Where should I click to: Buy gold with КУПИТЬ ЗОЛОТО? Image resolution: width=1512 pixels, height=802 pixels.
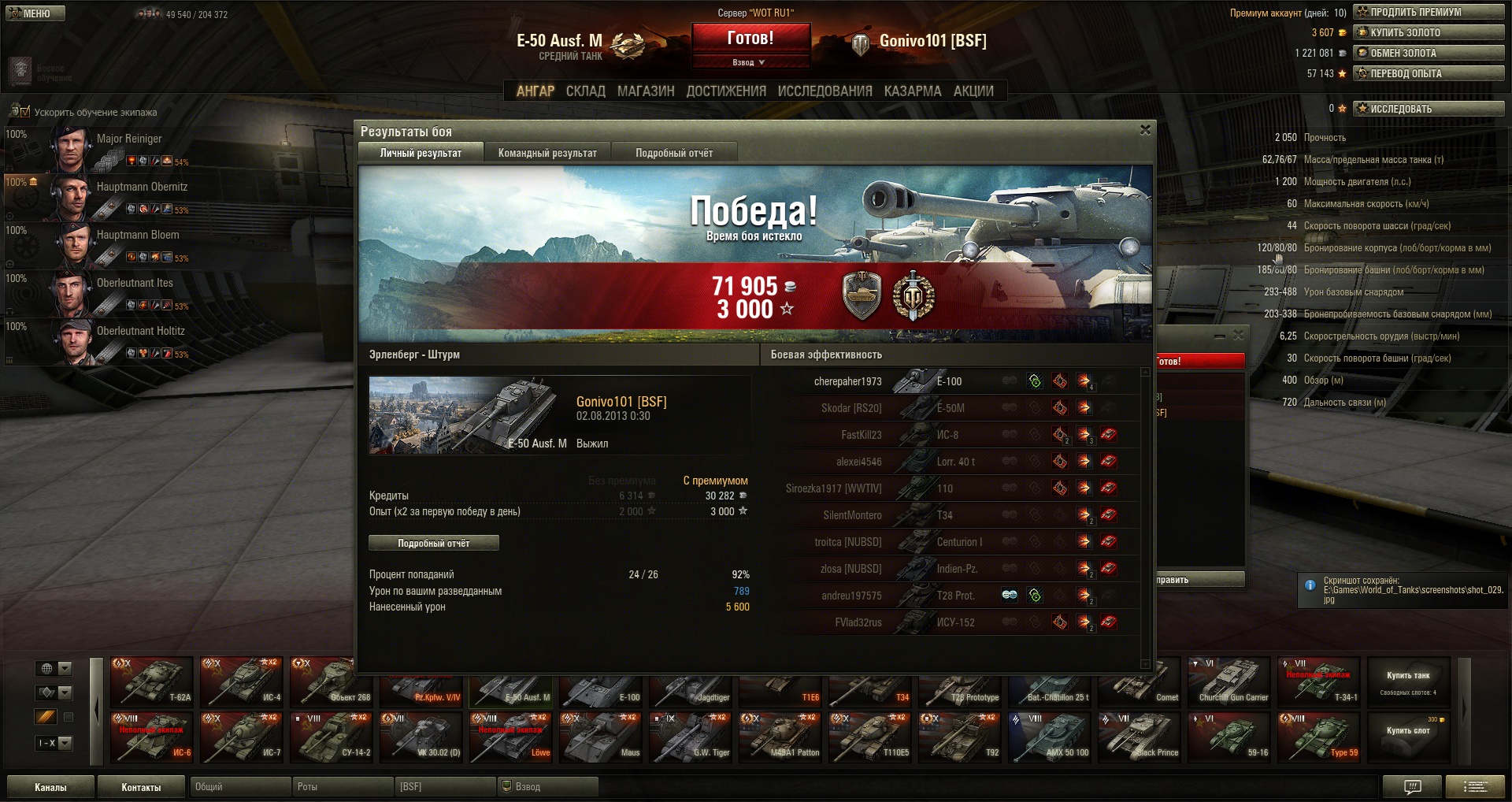(x=1428, y=32)
